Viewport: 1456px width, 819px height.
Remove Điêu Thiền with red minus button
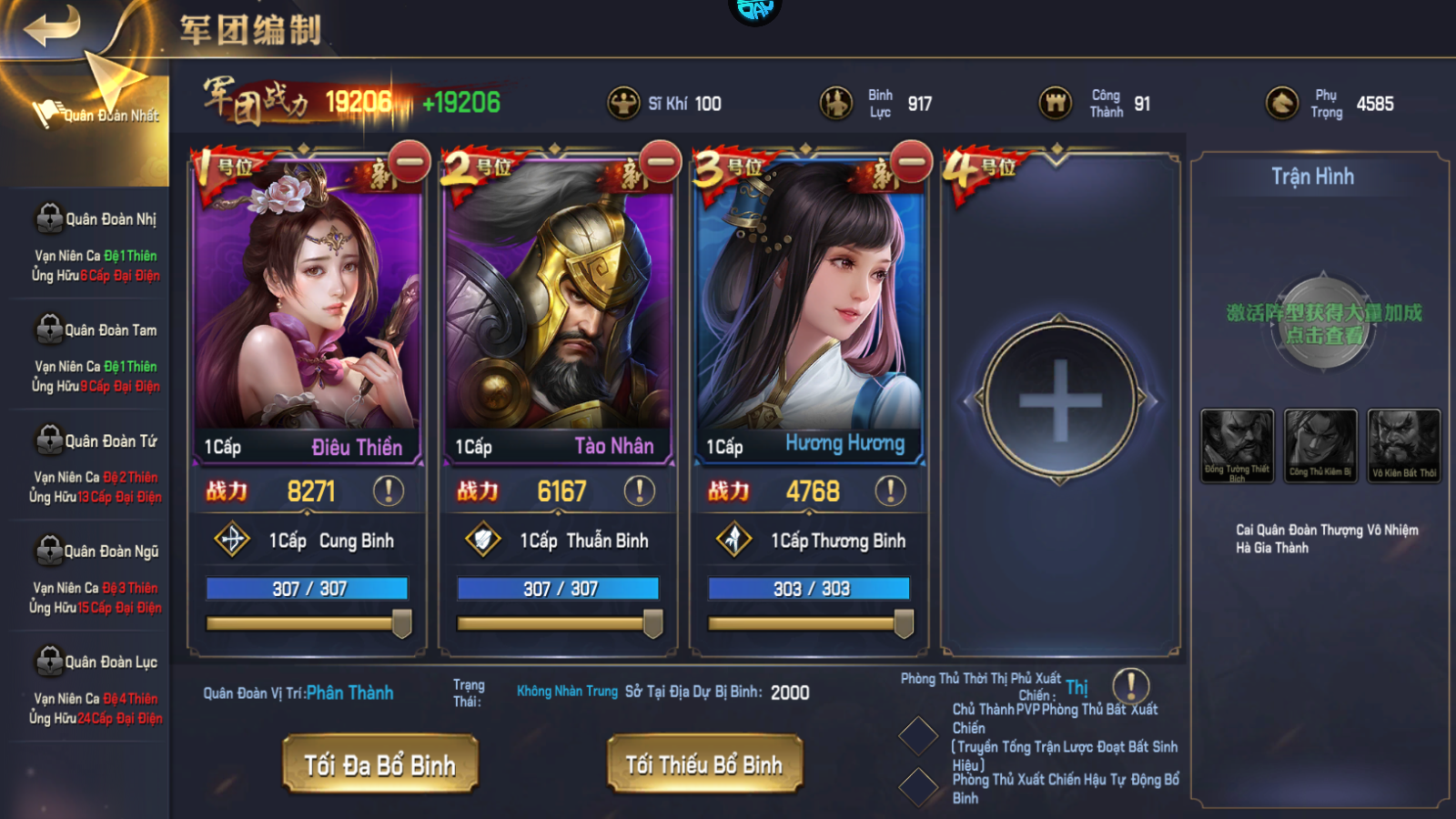[409, 163]
